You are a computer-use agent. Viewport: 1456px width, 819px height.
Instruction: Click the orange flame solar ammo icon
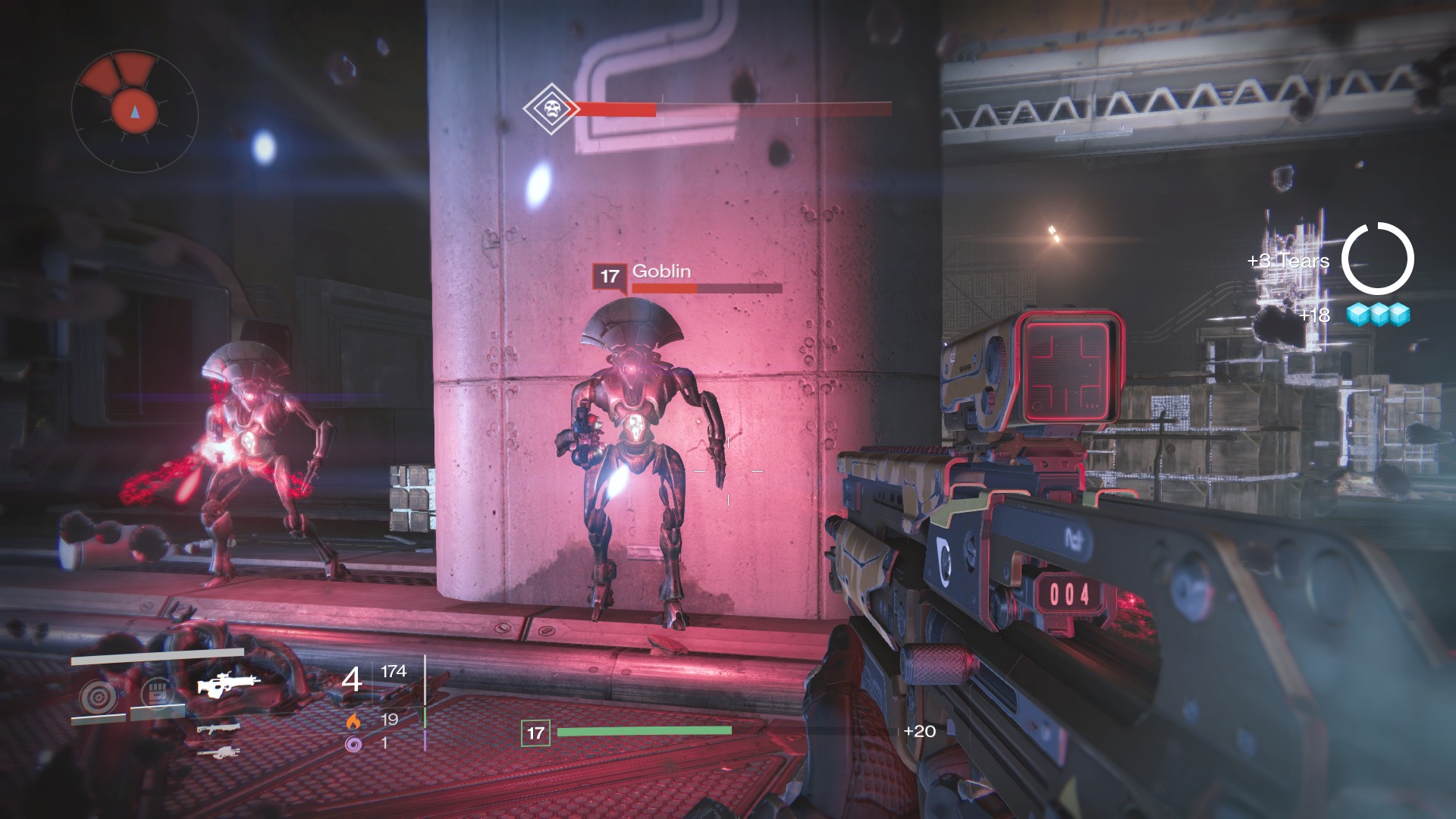pos(353,720)
